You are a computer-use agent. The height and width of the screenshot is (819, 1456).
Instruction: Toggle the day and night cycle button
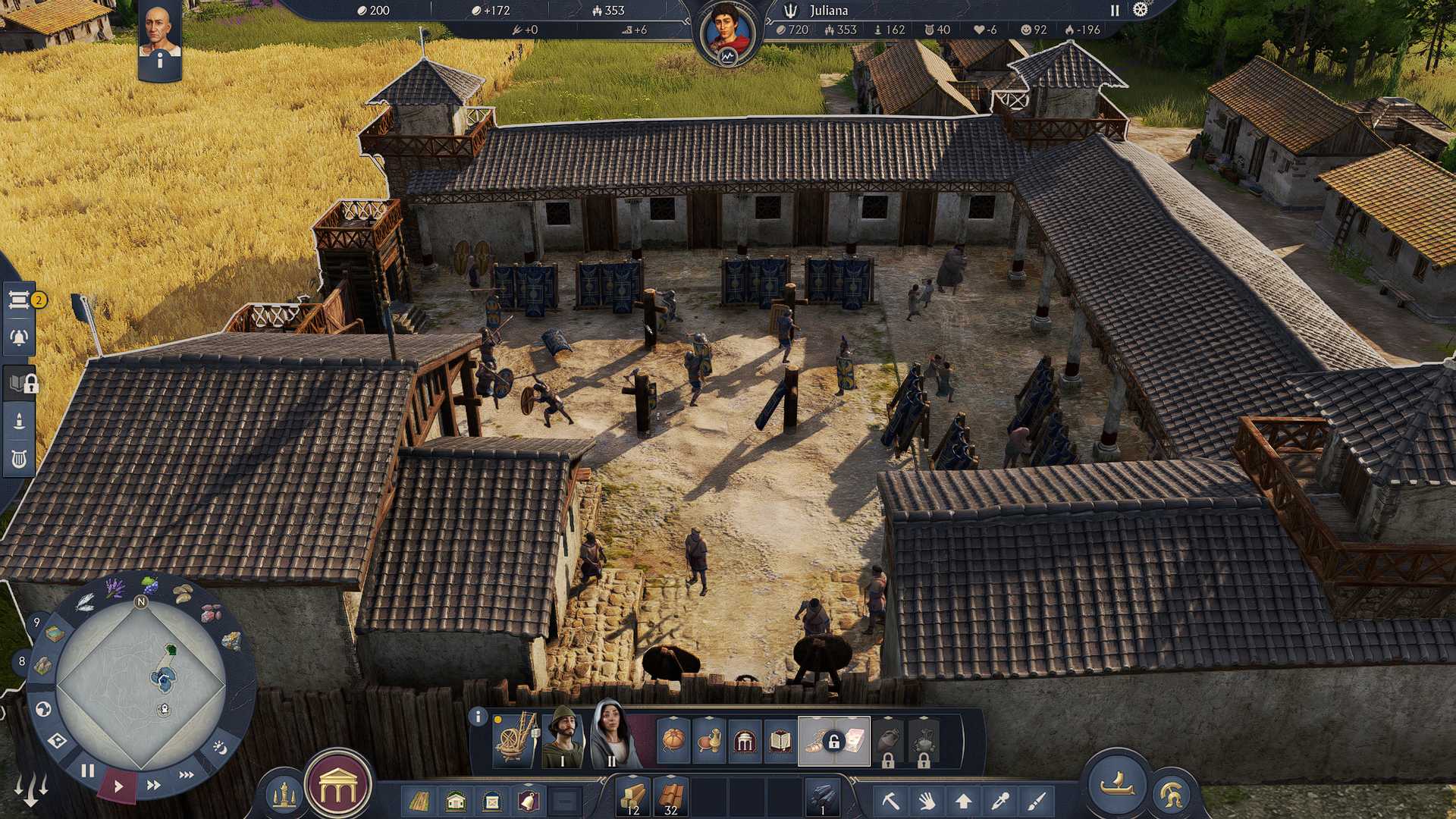[220, 748]
